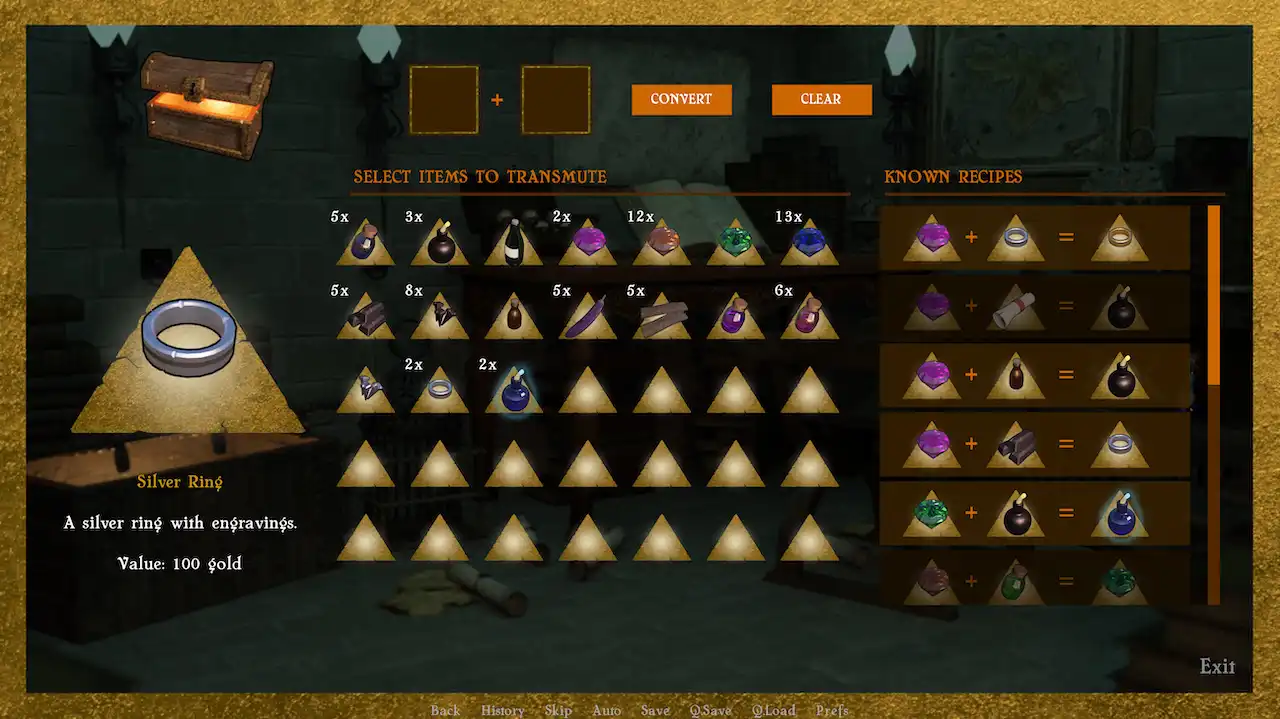Pick the blue gemstone stack
The image size is (1280, 719).
[x=809, y=243]
